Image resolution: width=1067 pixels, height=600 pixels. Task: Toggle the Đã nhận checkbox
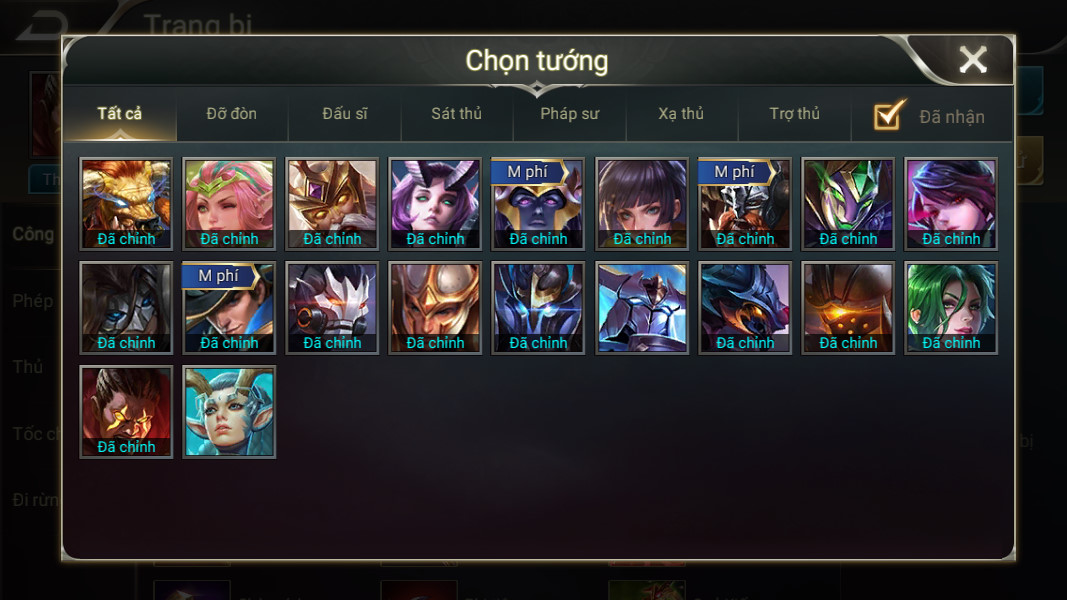889,116
